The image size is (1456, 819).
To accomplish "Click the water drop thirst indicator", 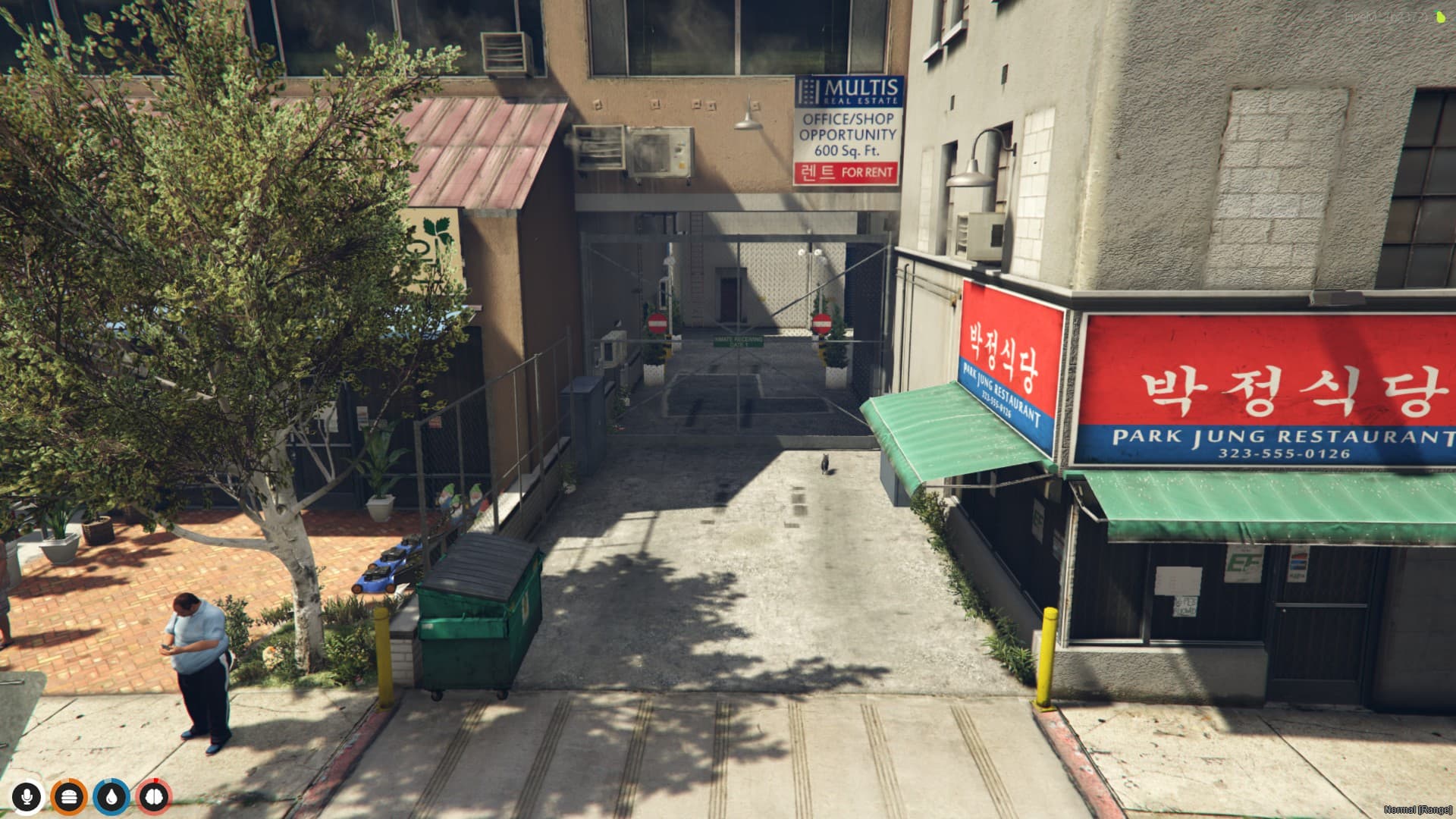I will tap(112, 797).
